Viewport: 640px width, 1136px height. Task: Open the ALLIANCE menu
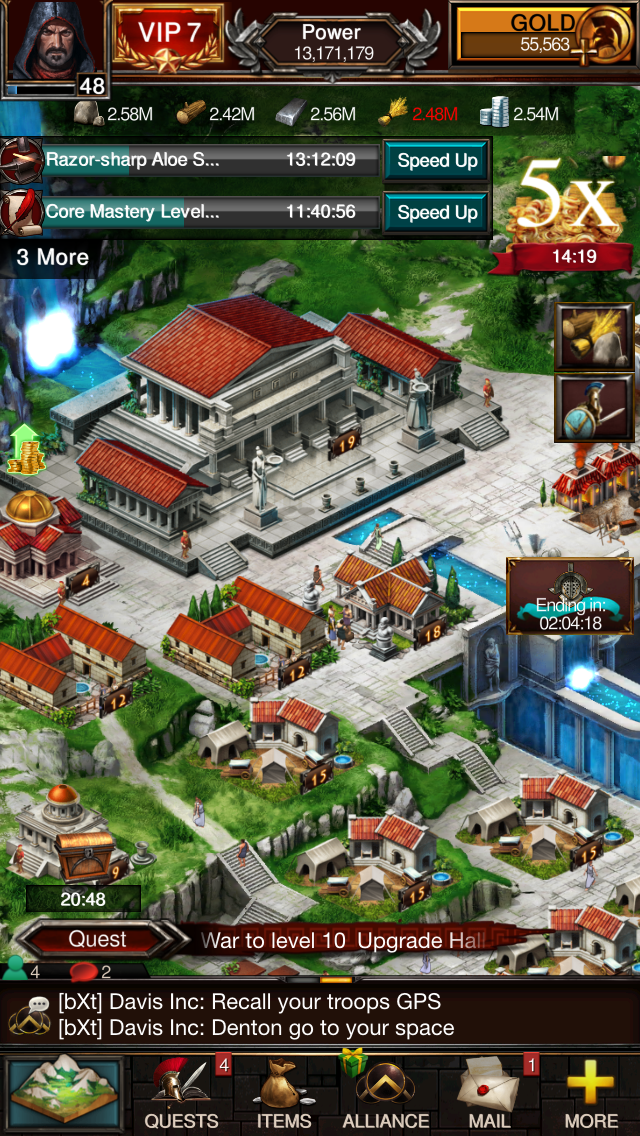(x=386, y=1094)
